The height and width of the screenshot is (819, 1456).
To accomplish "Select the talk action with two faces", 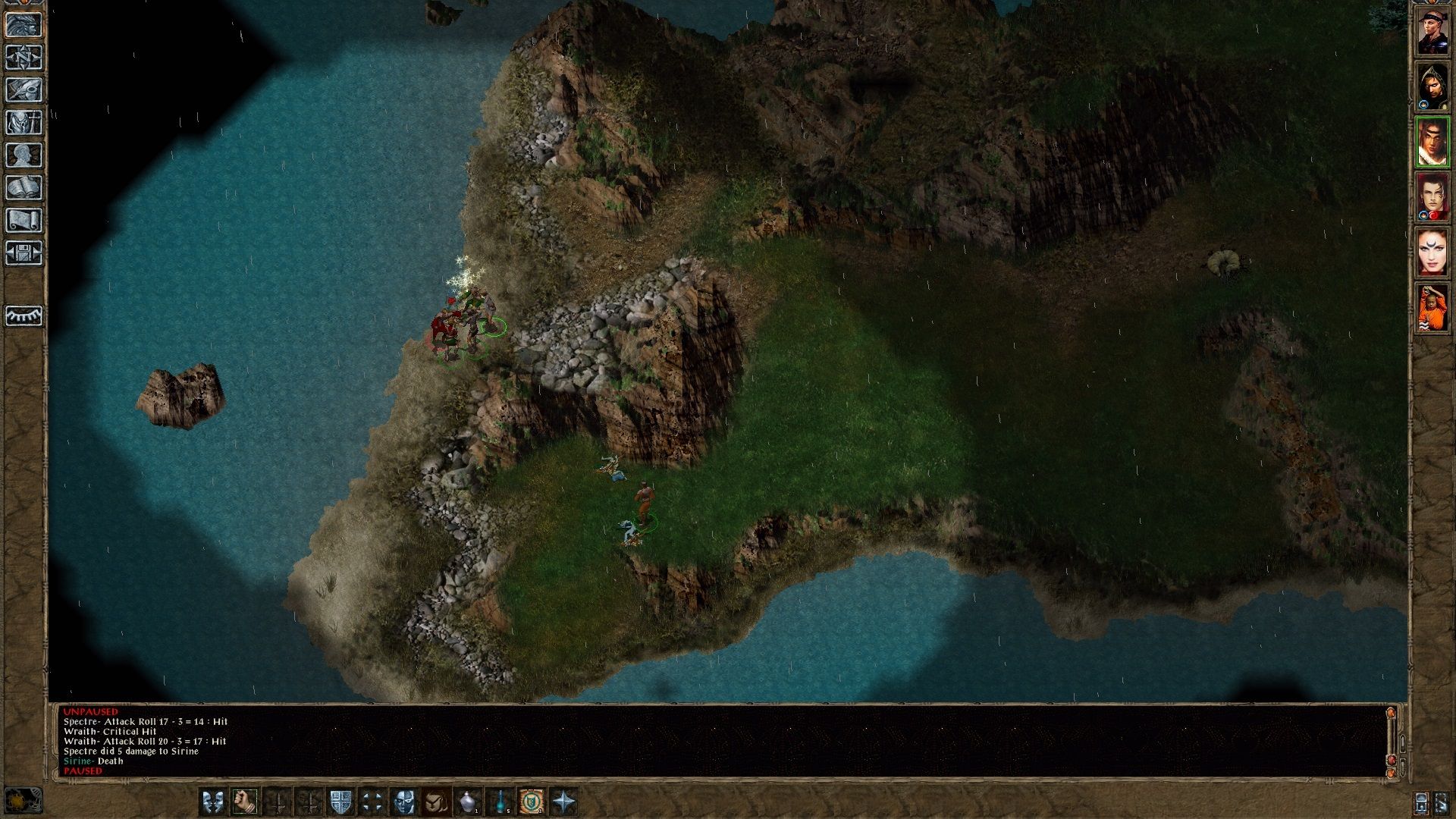I will 213,801.
